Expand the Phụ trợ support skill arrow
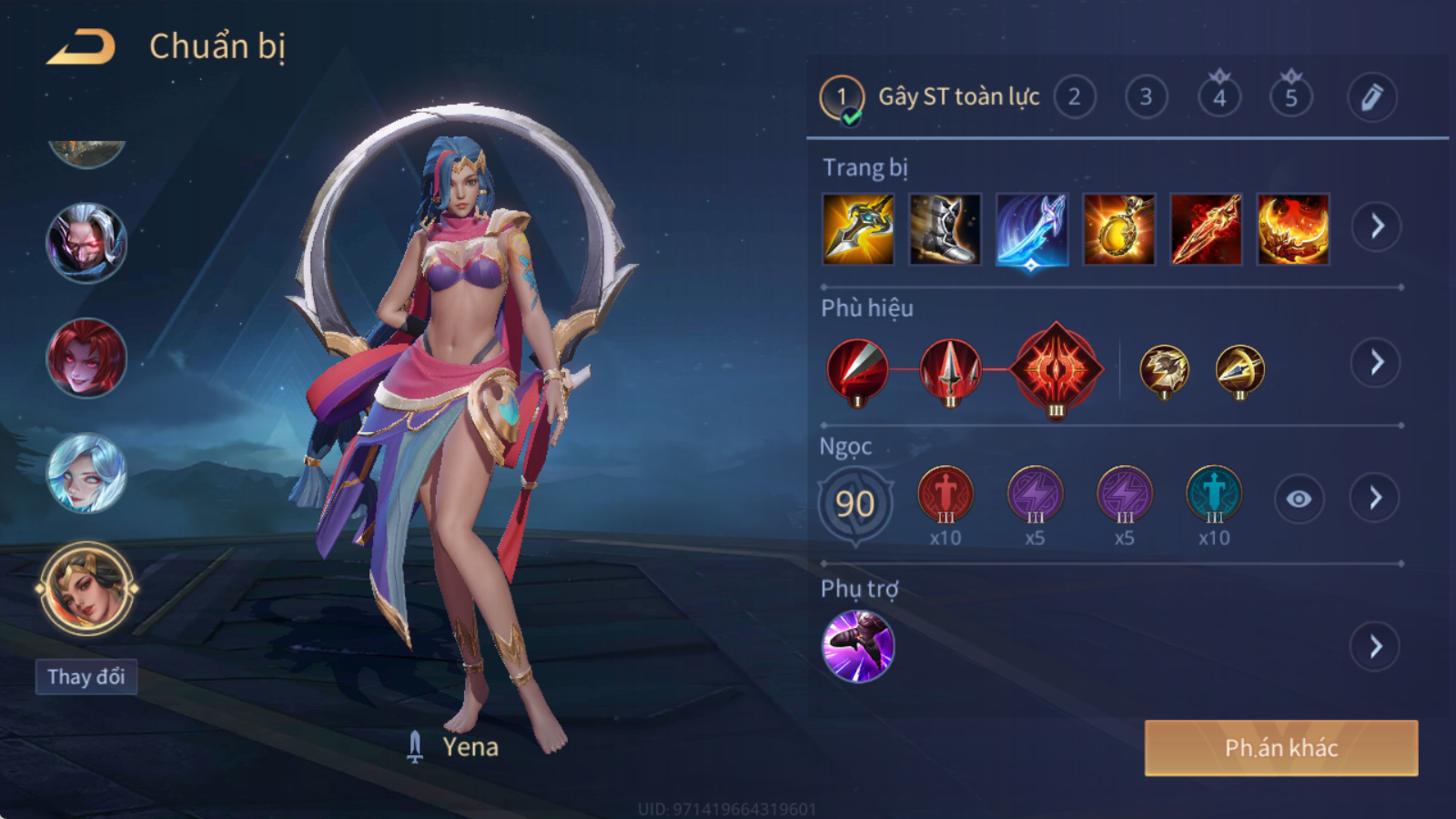The width and height of the screenshot is (1456, 819). tap(1375, 647)
